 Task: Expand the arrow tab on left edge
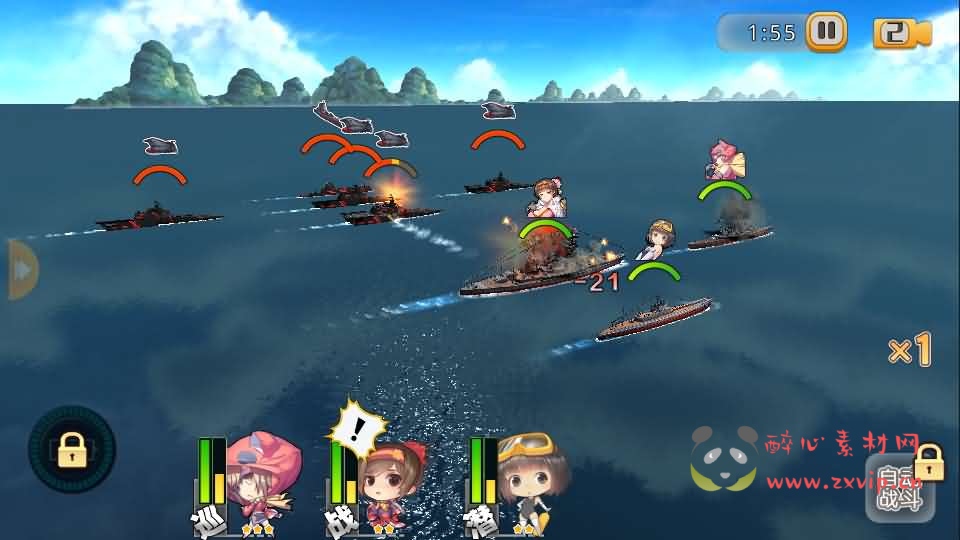click(21, 269)
